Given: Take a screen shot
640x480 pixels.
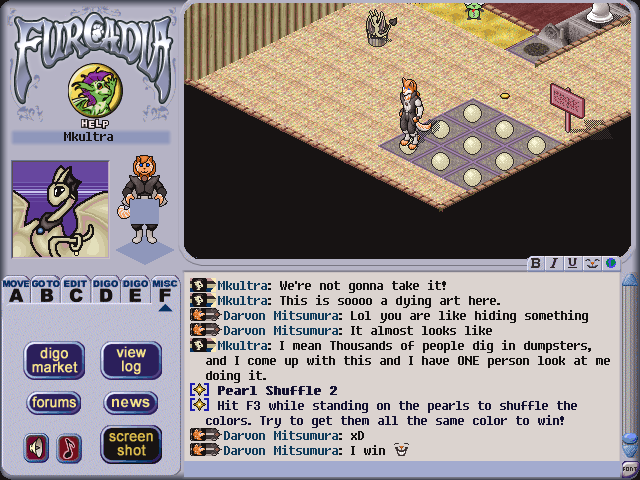Looking at the screenshot, I should point(131,443).
